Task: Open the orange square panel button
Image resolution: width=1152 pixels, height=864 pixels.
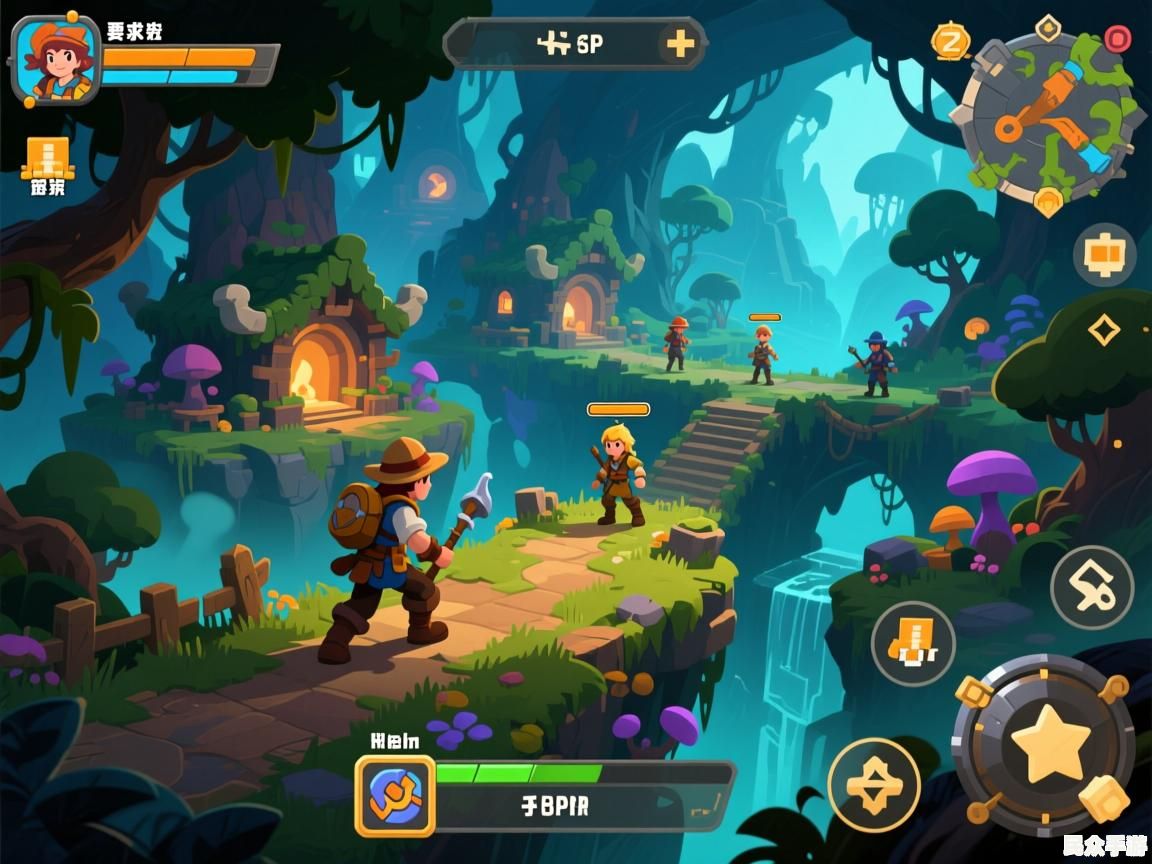Action: tap(1104, 255)
